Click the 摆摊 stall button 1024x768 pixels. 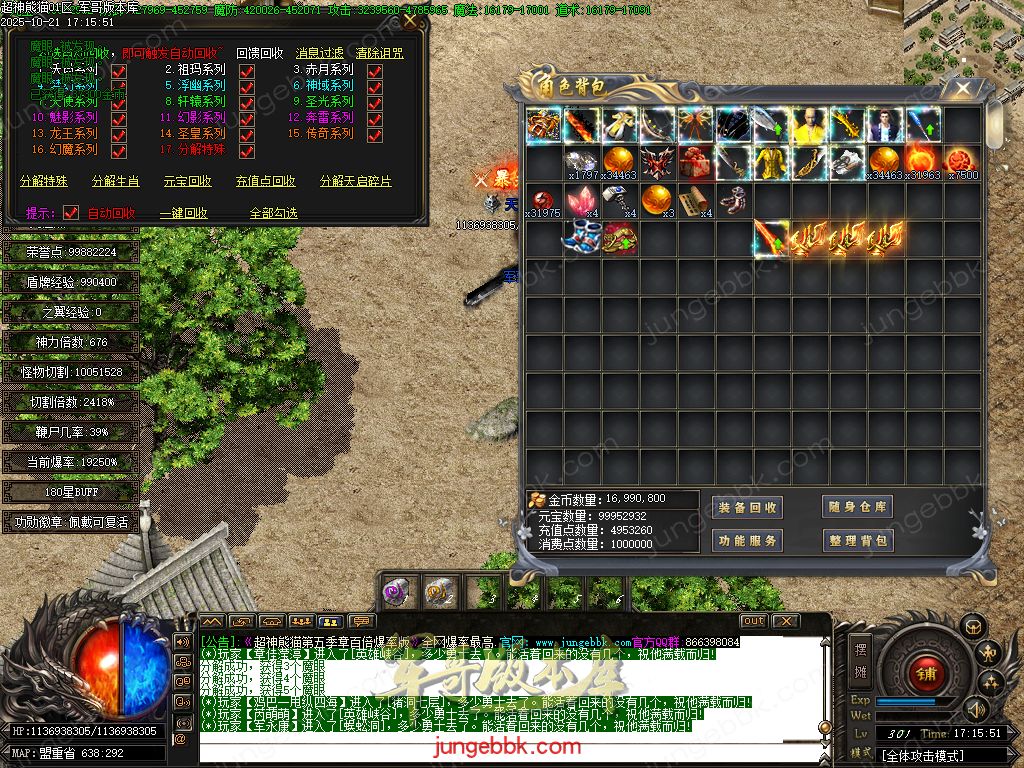point(861,657)
